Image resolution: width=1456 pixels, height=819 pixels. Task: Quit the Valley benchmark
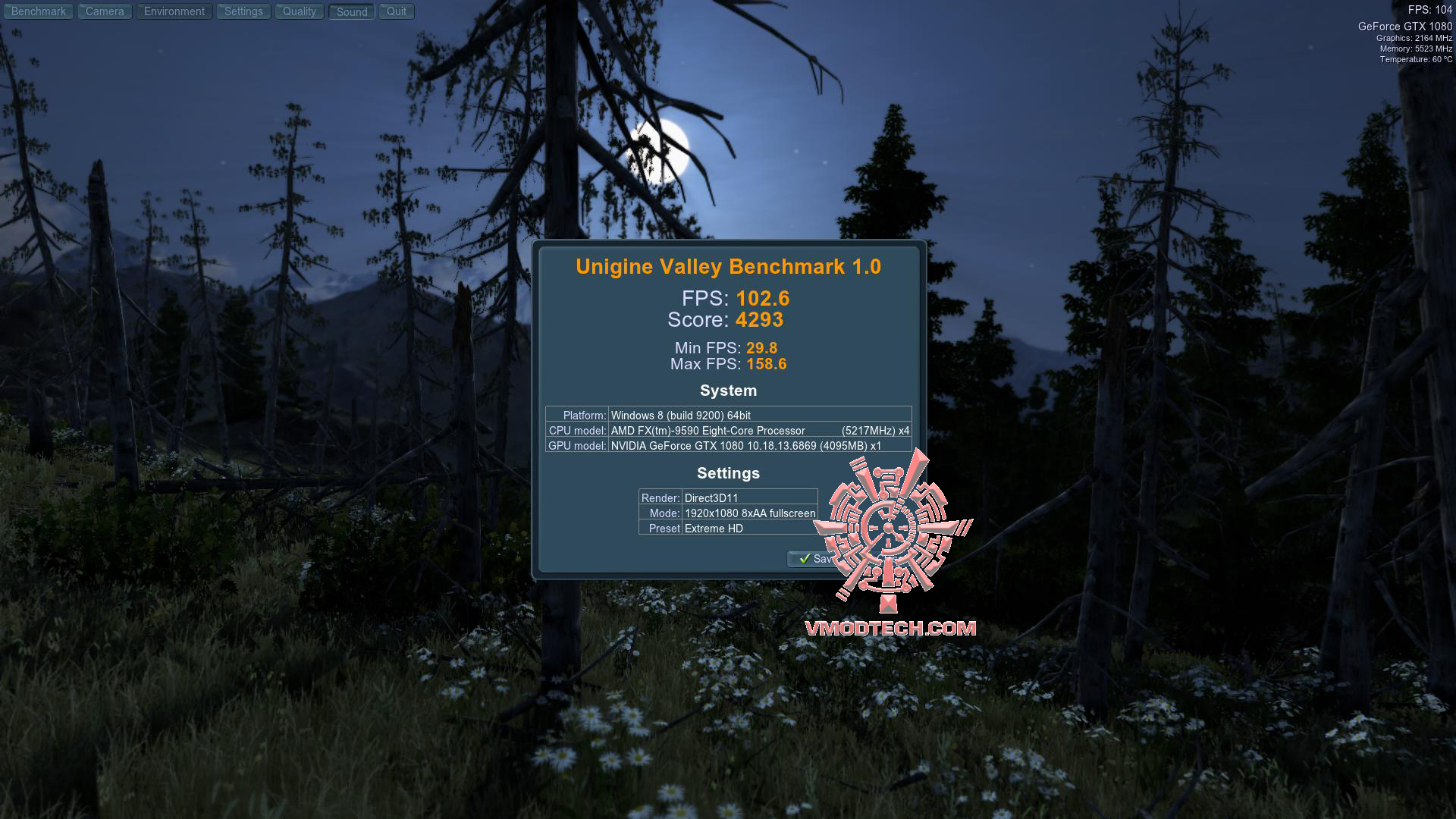[x=396, y=11]
